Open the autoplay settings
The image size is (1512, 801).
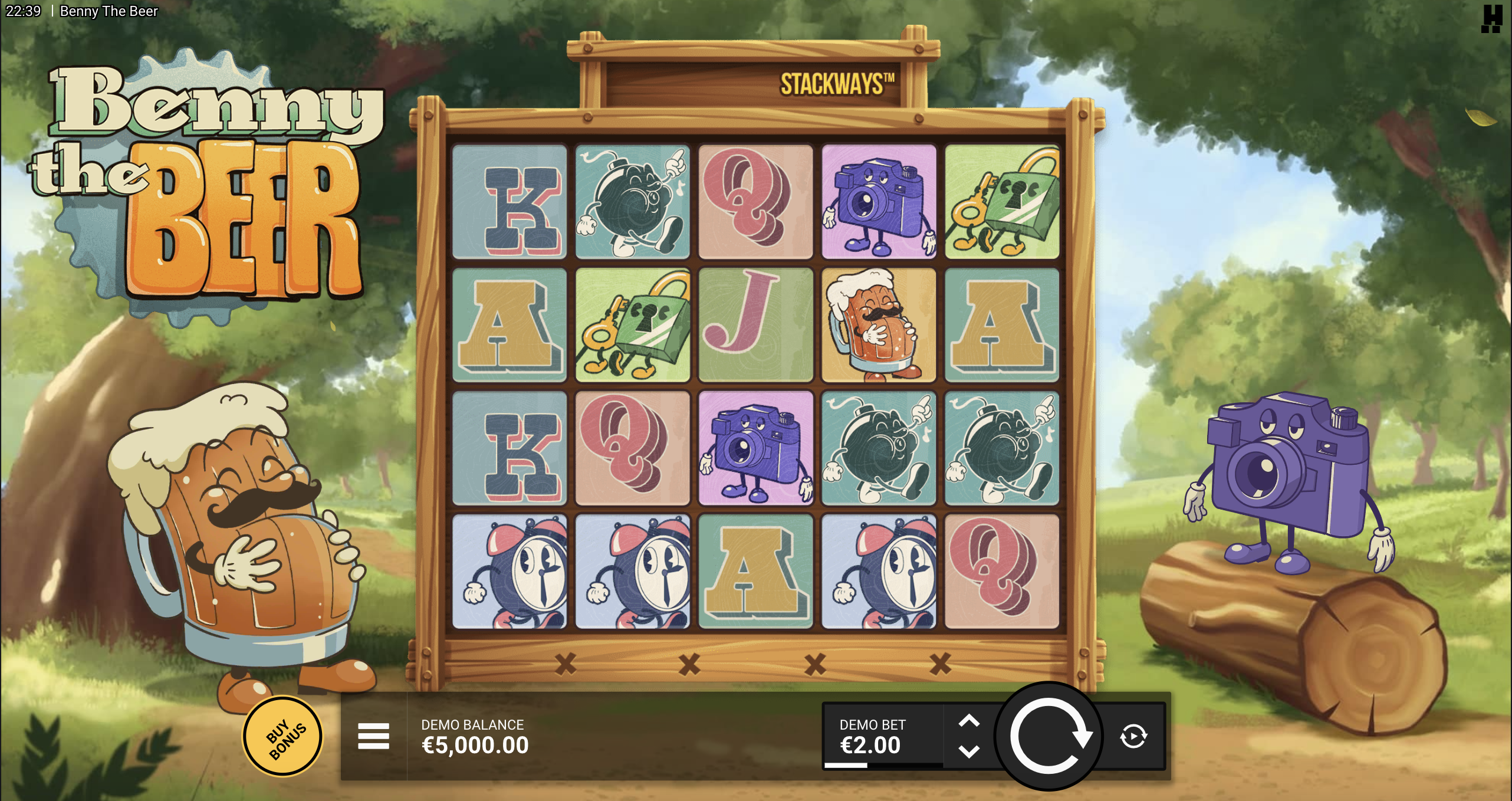pyautogui.click(x=1133, y=736)
